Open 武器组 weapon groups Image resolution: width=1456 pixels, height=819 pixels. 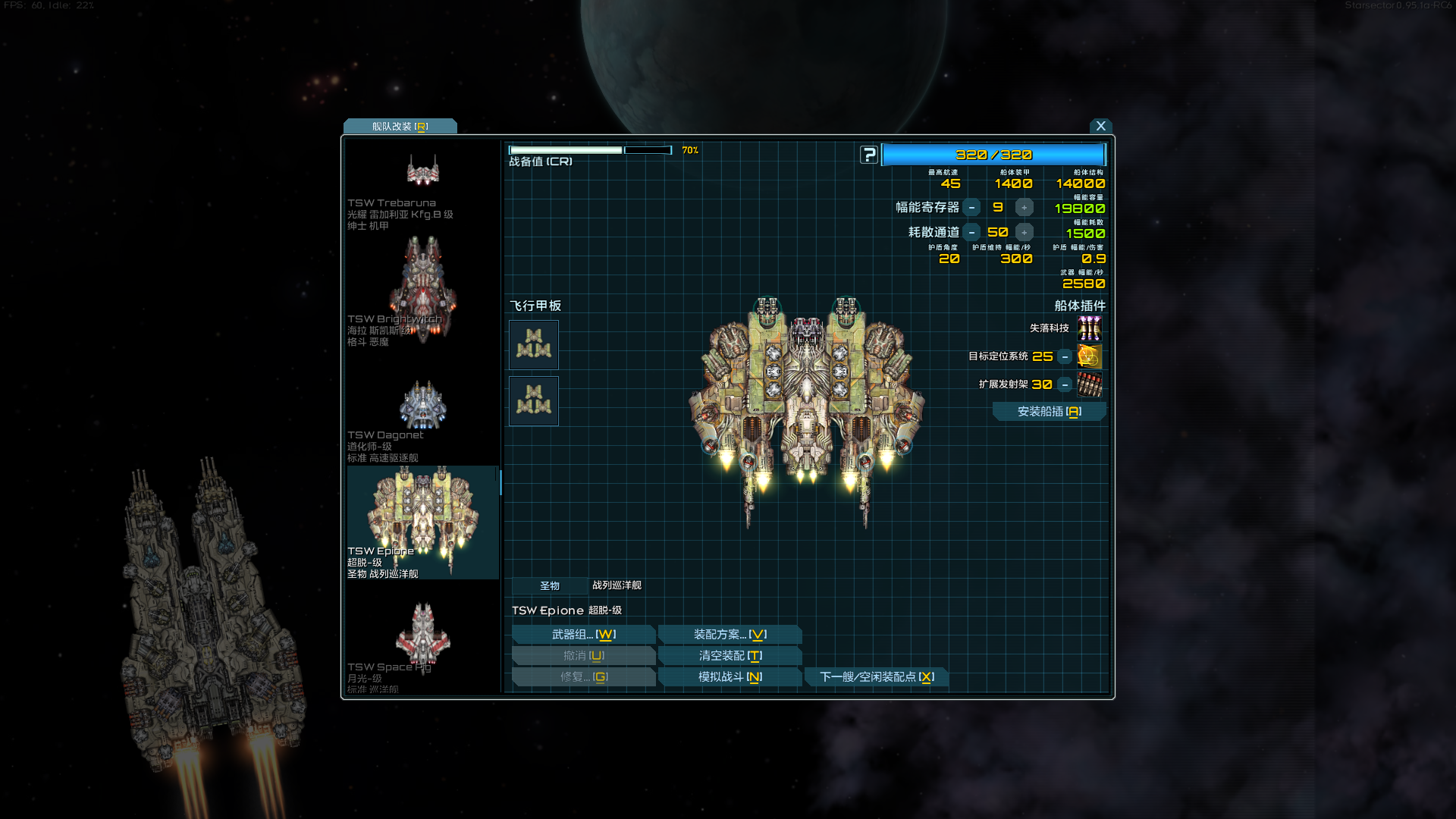pyautogui.click(x=583, y=634)
